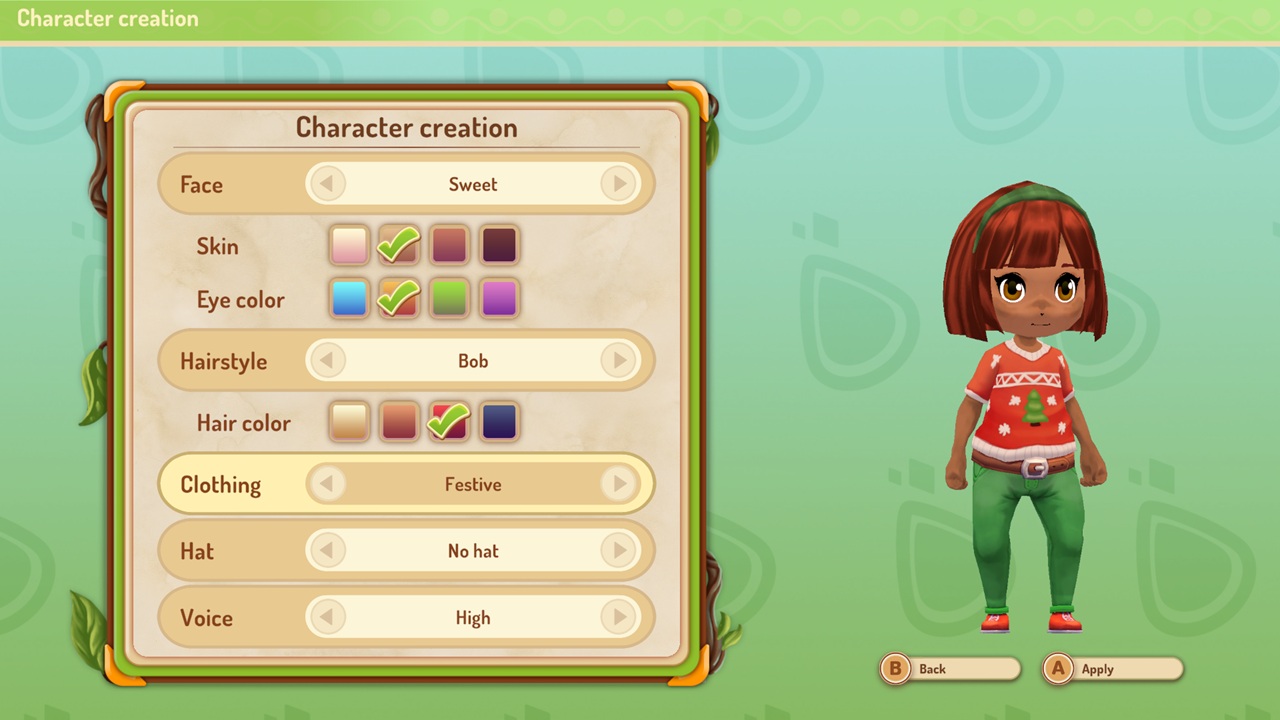
Task: Choose the green eye color swatch
Action: tap(448, 299)
